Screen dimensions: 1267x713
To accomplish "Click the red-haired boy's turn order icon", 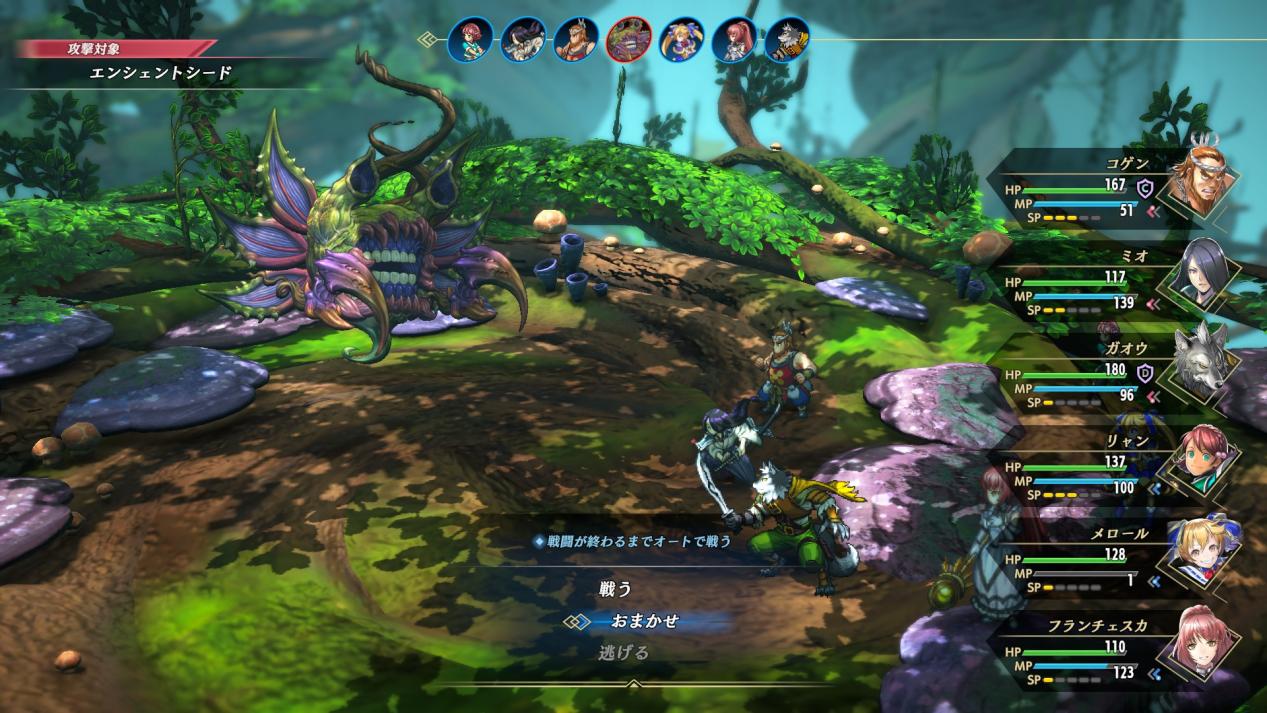I will tap(470, 40).
